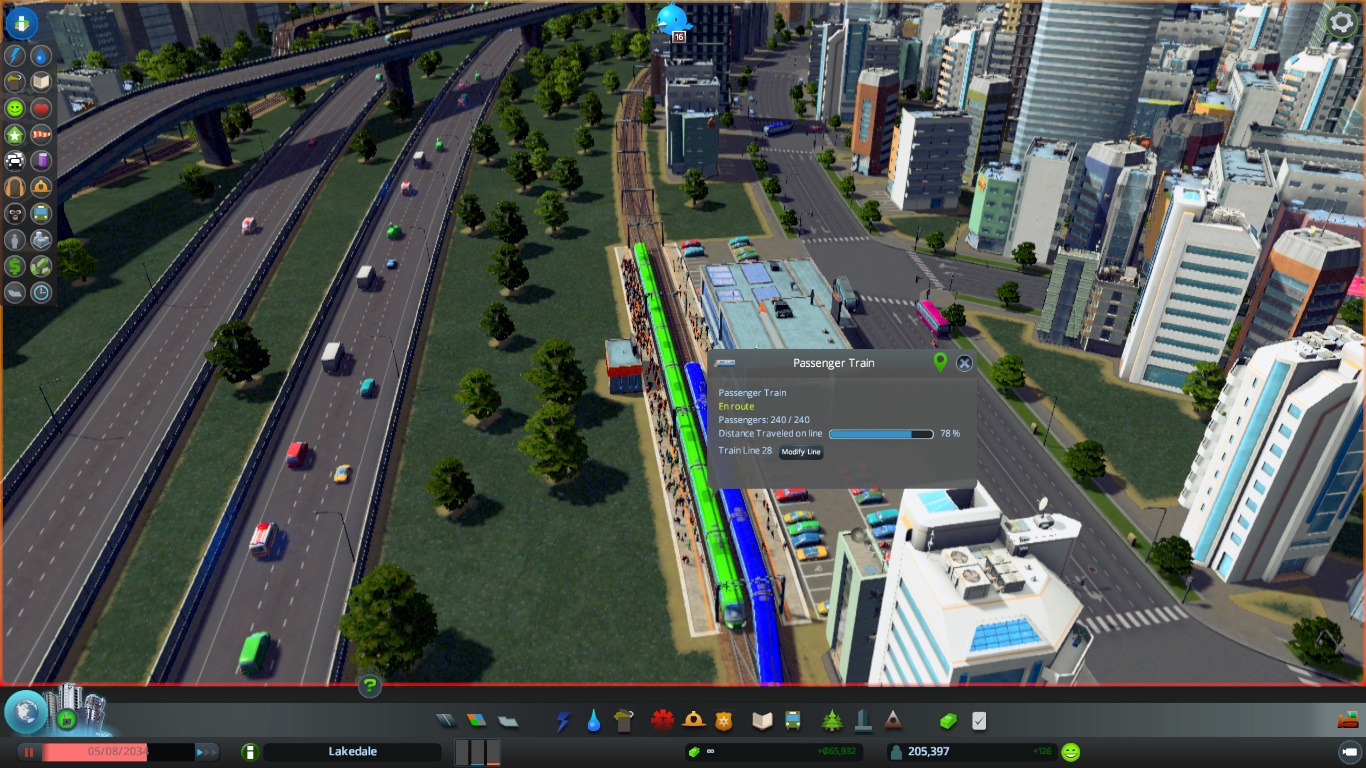Click the Distance Traveled progress bar
1366x768 pixels.
tap(881, 434)
